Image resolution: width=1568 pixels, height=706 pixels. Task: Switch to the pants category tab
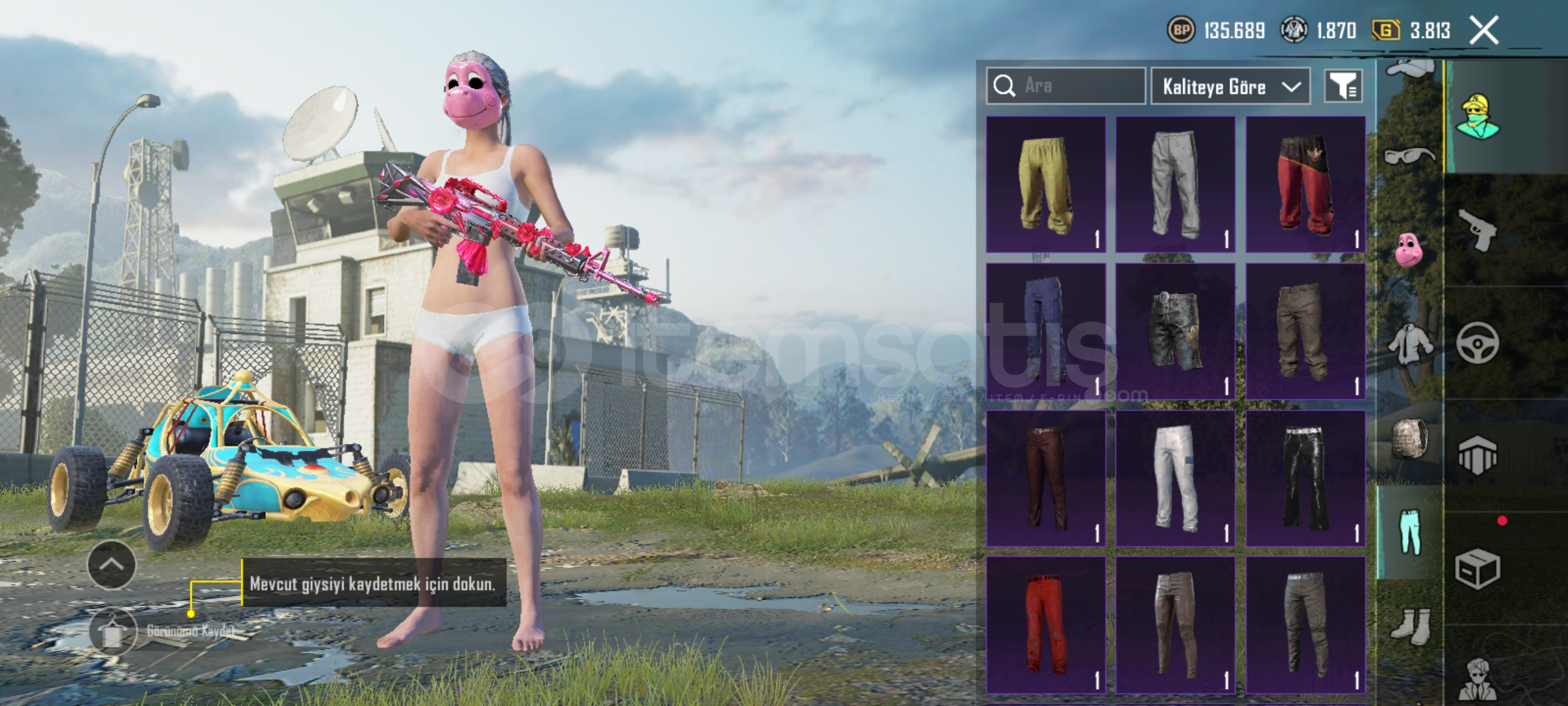(1409, 532)
